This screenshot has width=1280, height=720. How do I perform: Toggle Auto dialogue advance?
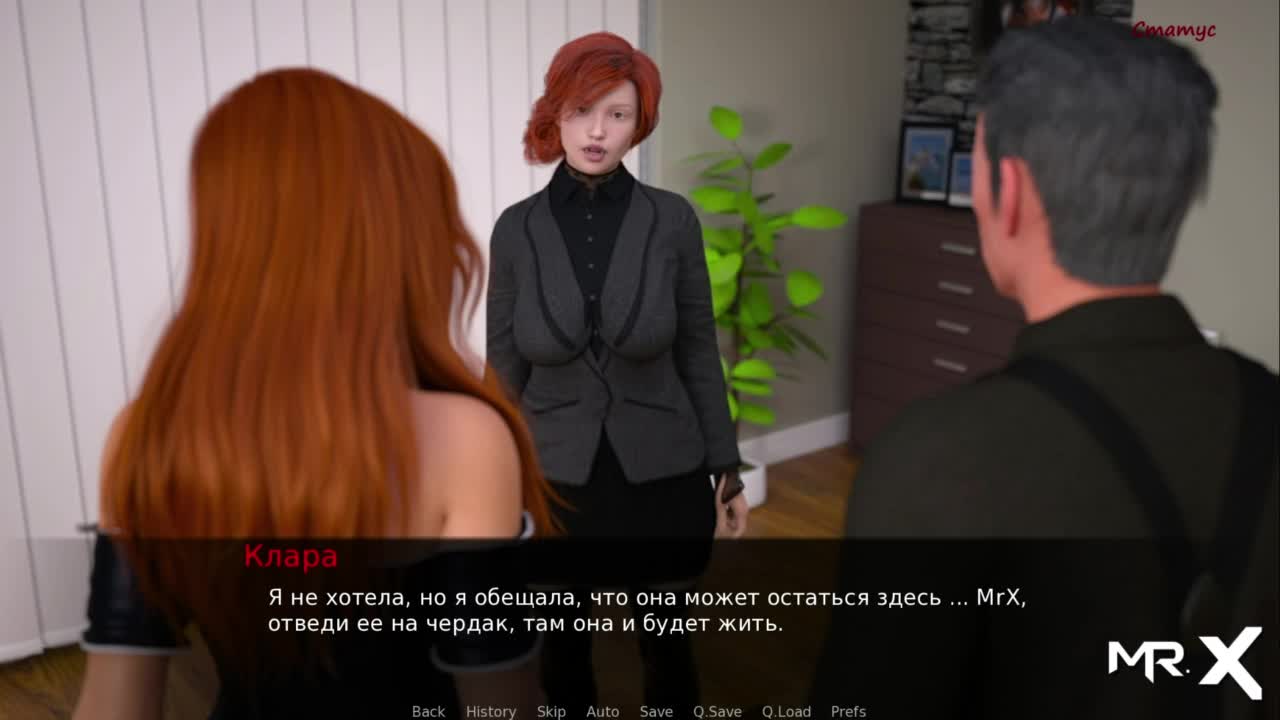coord(602,711)
